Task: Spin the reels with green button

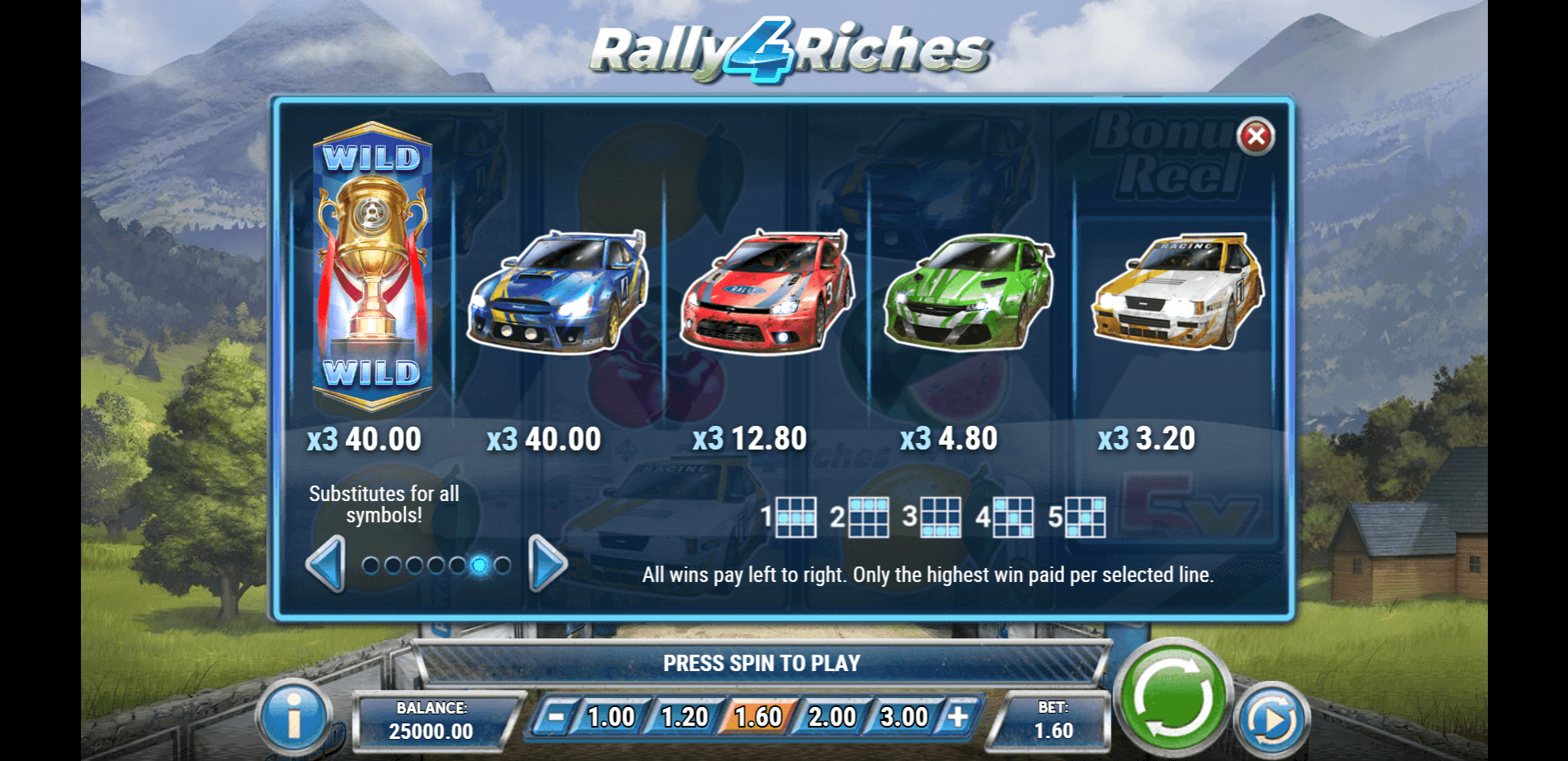Action: click(x=1172, y=696)
